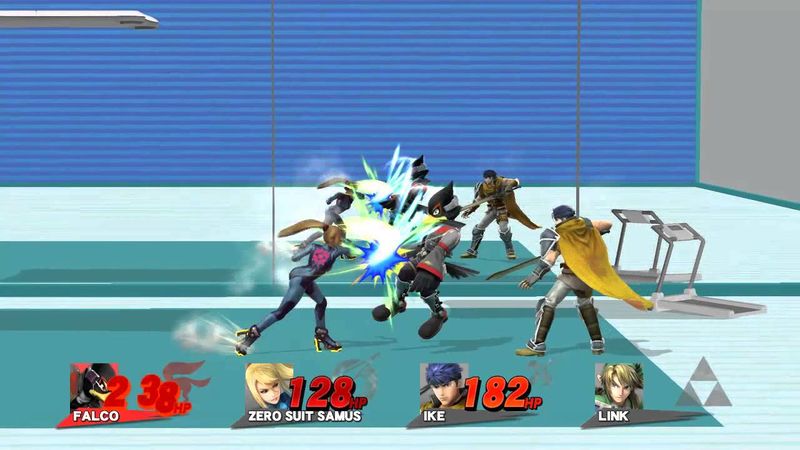This screenshot has height=450, width=800.
Task: Select Falco's fighter portrait
Action: click(94, 386)
